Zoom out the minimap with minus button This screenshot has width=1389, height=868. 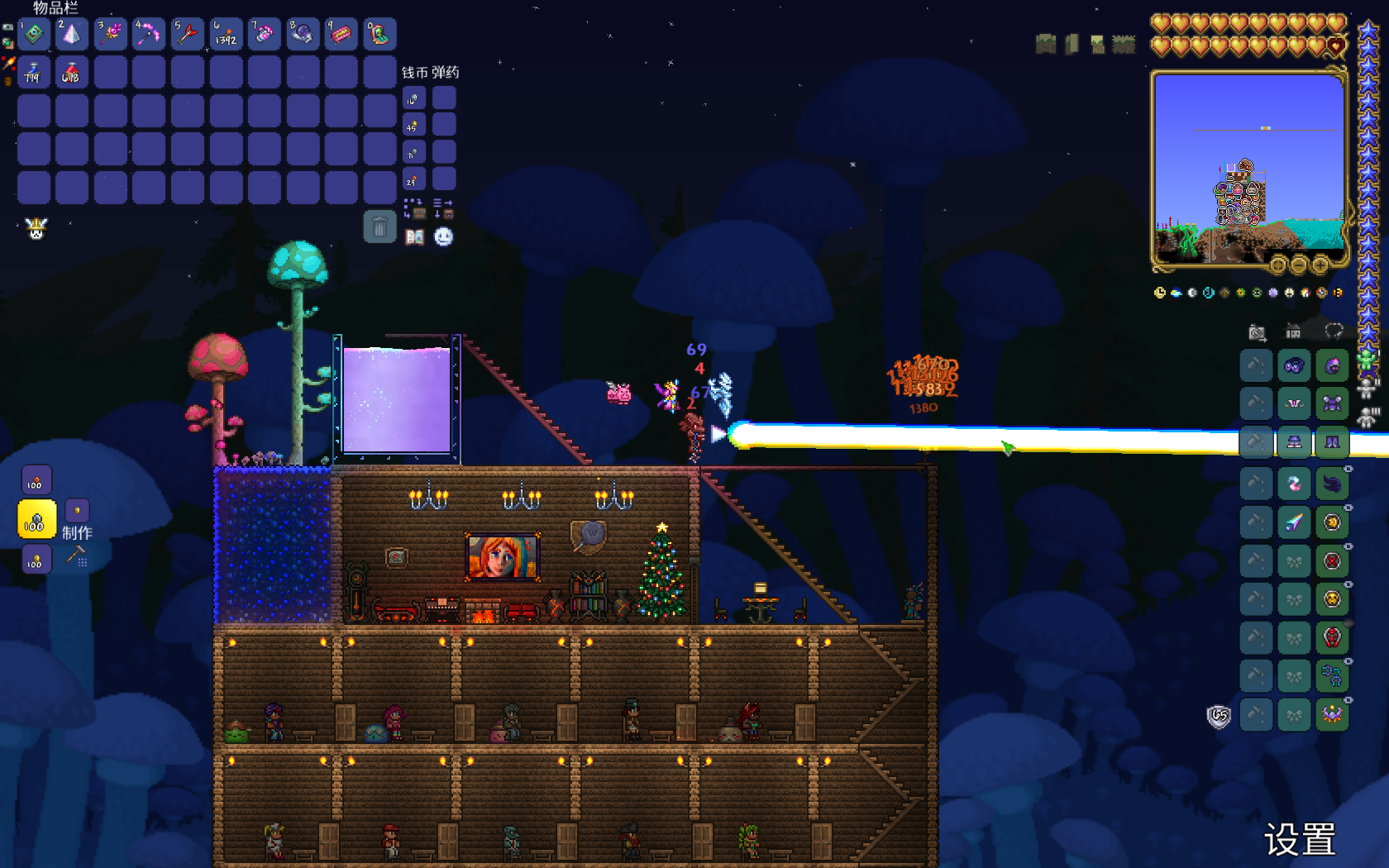[1298, 265]
